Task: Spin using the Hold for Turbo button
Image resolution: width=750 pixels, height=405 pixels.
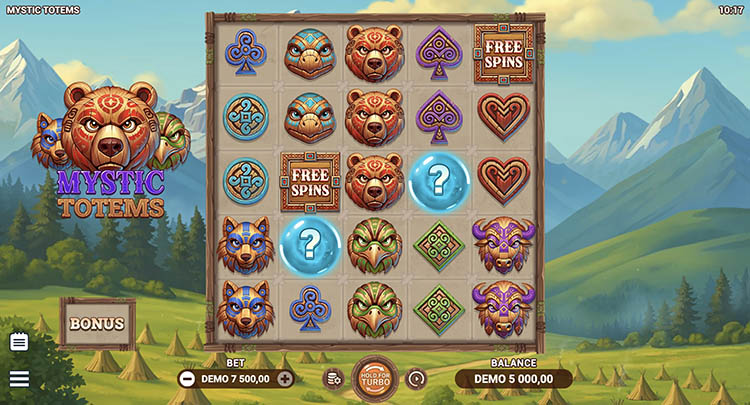Action: click(375, 378)
